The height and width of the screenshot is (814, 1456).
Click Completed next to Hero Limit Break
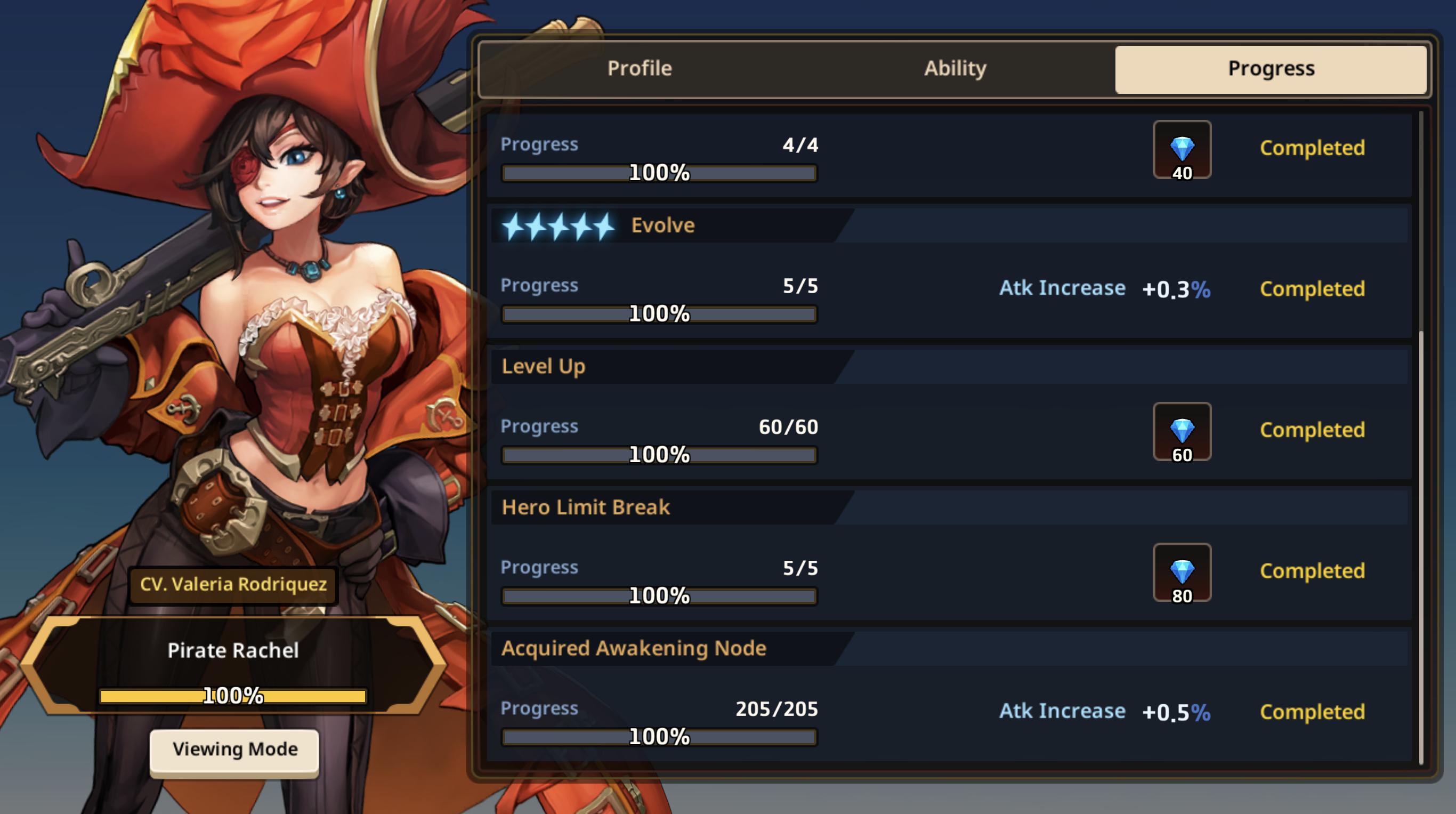1313,571
